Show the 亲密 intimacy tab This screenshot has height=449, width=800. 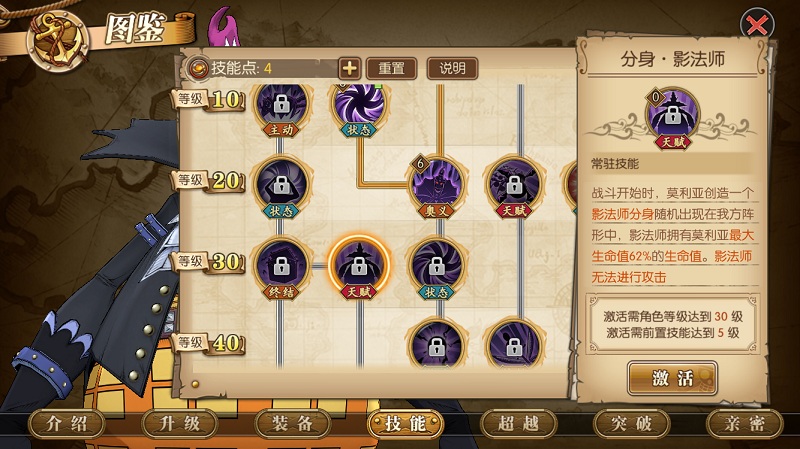(744, 423)
